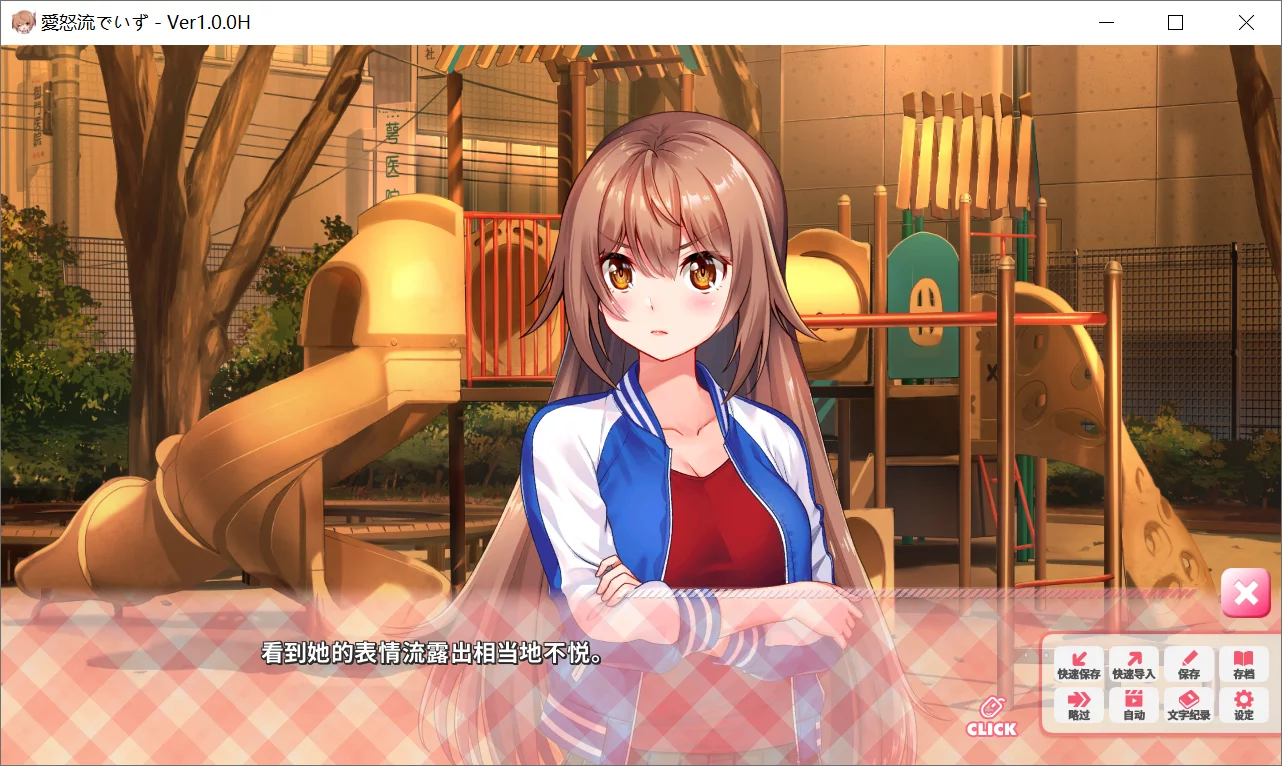Click the clapperboard 自动 auto-play icon
1282x766 pixels.
(x=1134, y=699)
